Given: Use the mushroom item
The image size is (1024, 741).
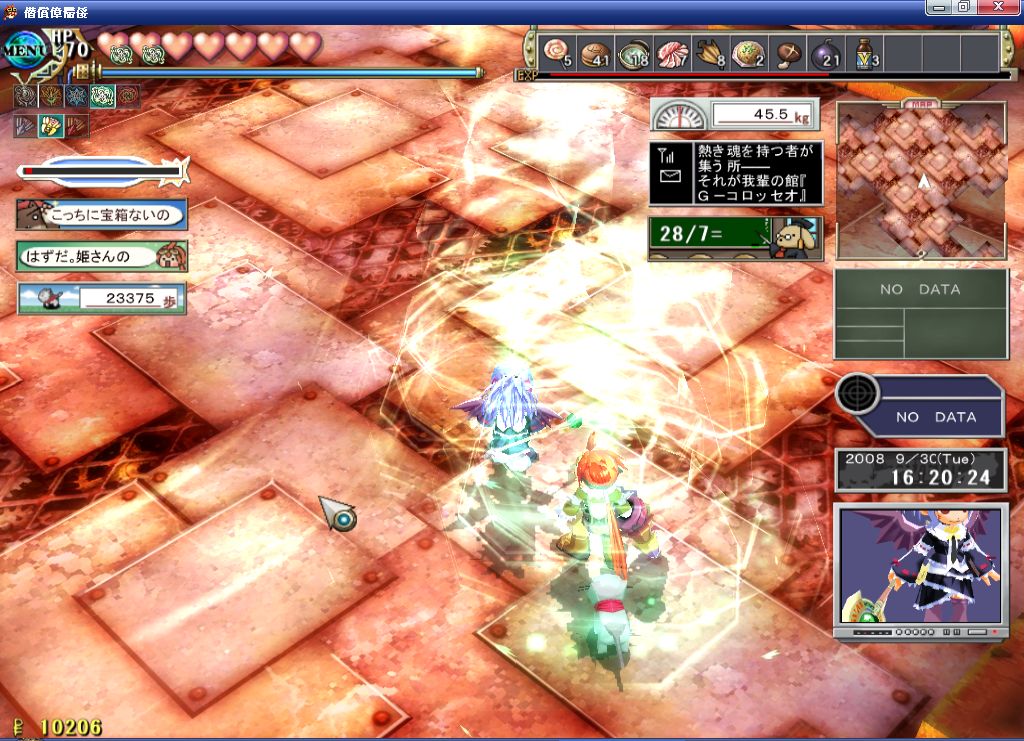Looking at the screenshot, I should pyautogui.click(x=788, y=52).
